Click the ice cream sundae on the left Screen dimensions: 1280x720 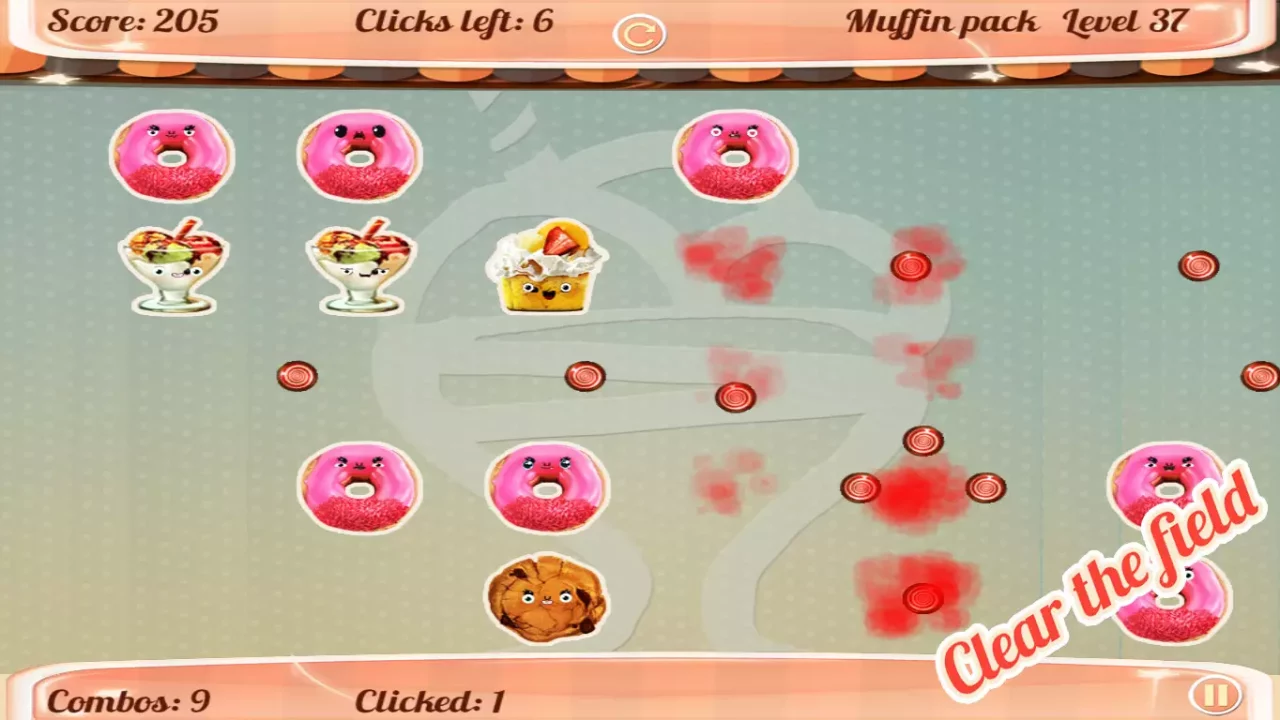(172, 268)
